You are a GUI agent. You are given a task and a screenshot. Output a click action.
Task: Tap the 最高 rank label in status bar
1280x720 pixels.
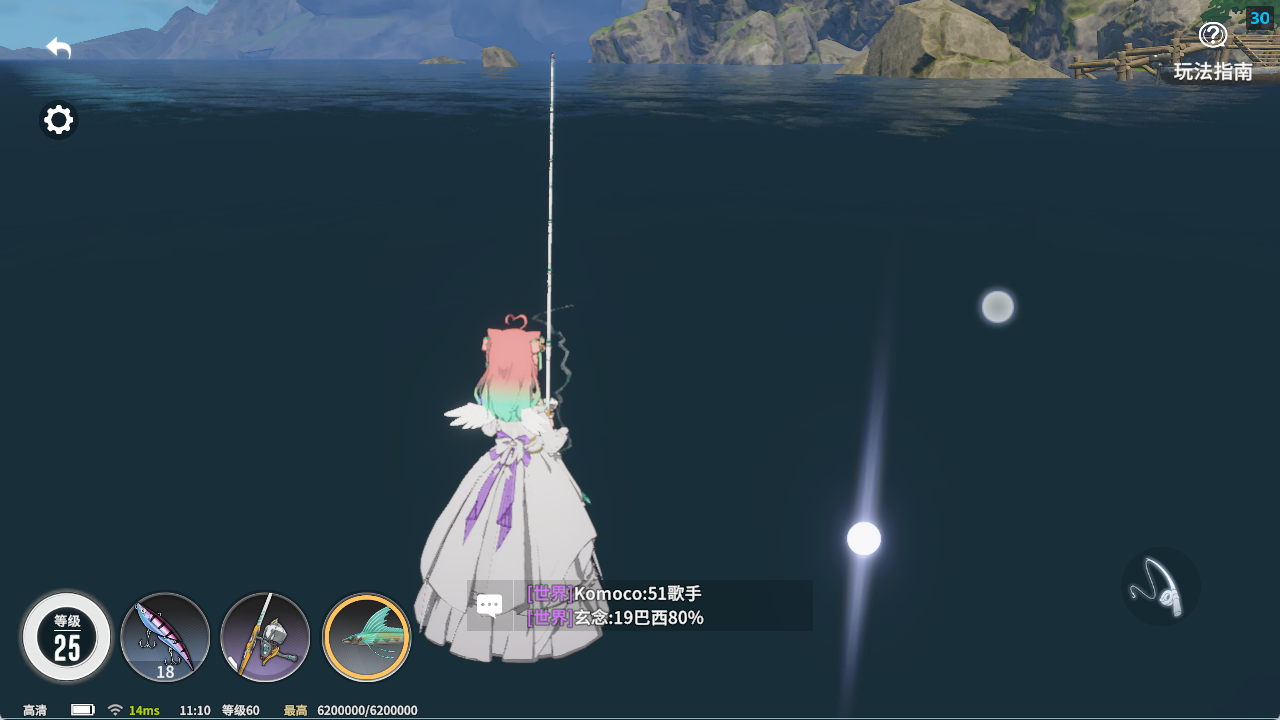[294, 710]
